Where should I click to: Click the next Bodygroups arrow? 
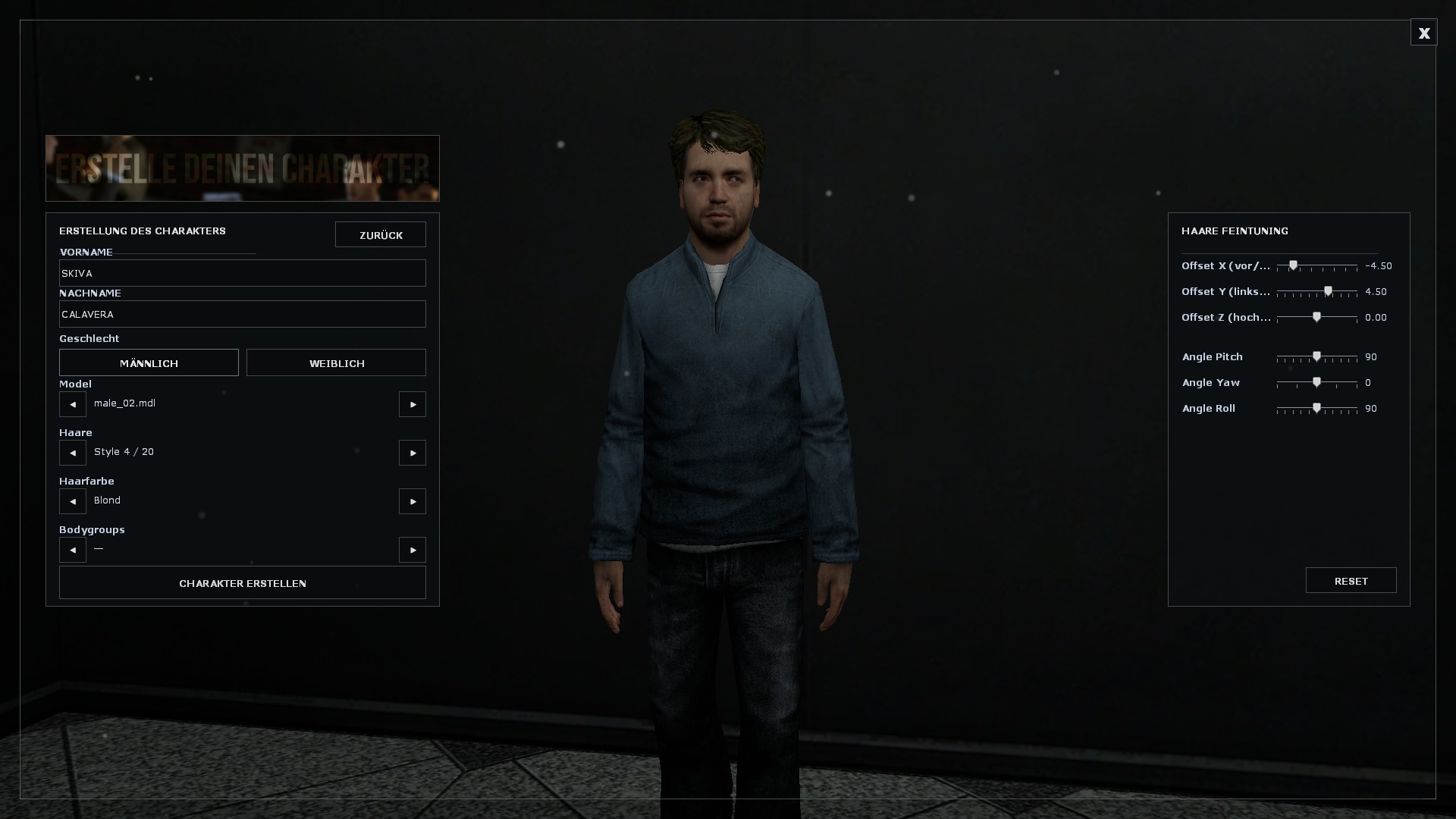pyautogui.click(x=412, y=550)
